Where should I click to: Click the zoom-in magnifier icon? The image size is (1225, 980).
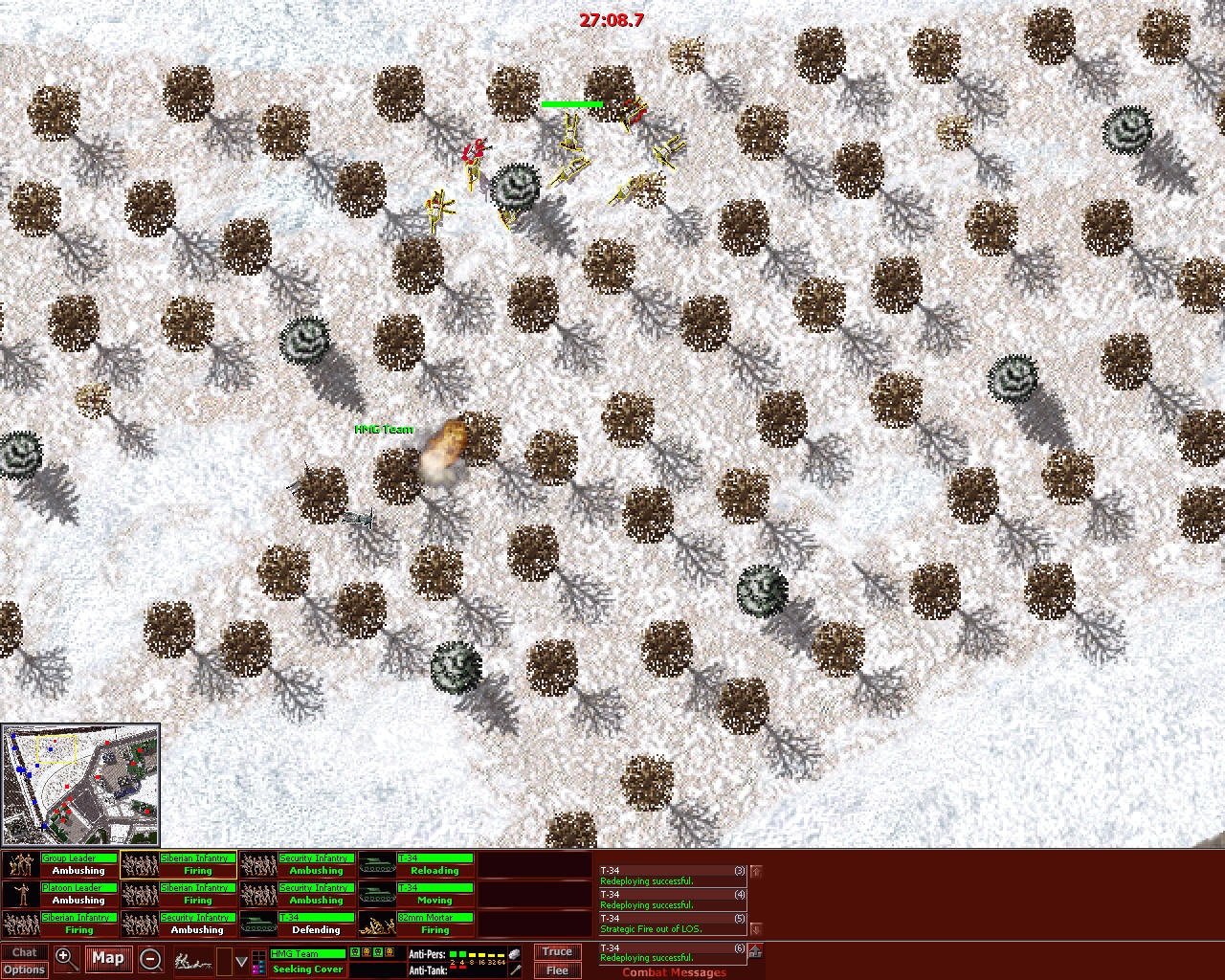pyautogui.click(x=65, y=959)
